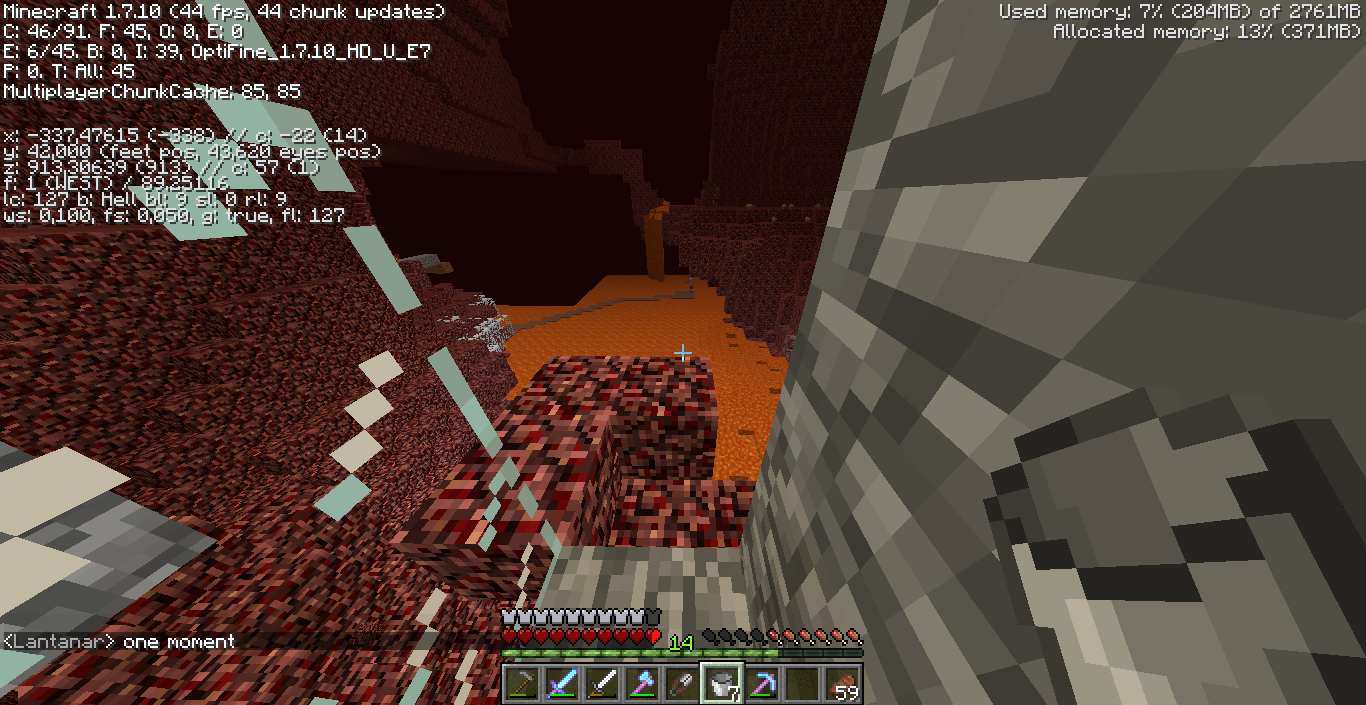1366x705 pixels.
Task: Pick the flint and steel slot
Action: pos(682,684)
